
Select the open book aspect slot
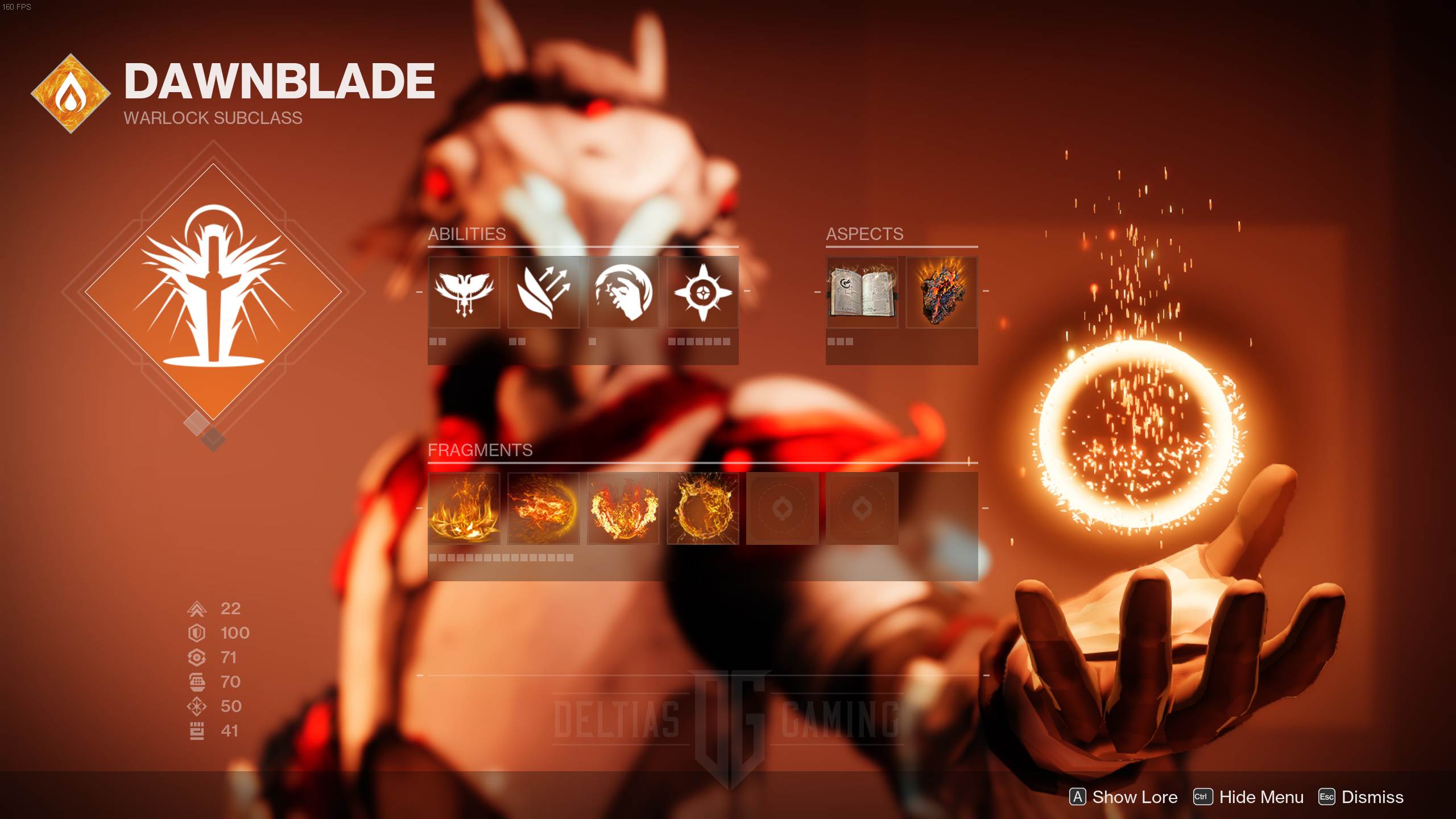pyautogui.click(x=862, y=292)
